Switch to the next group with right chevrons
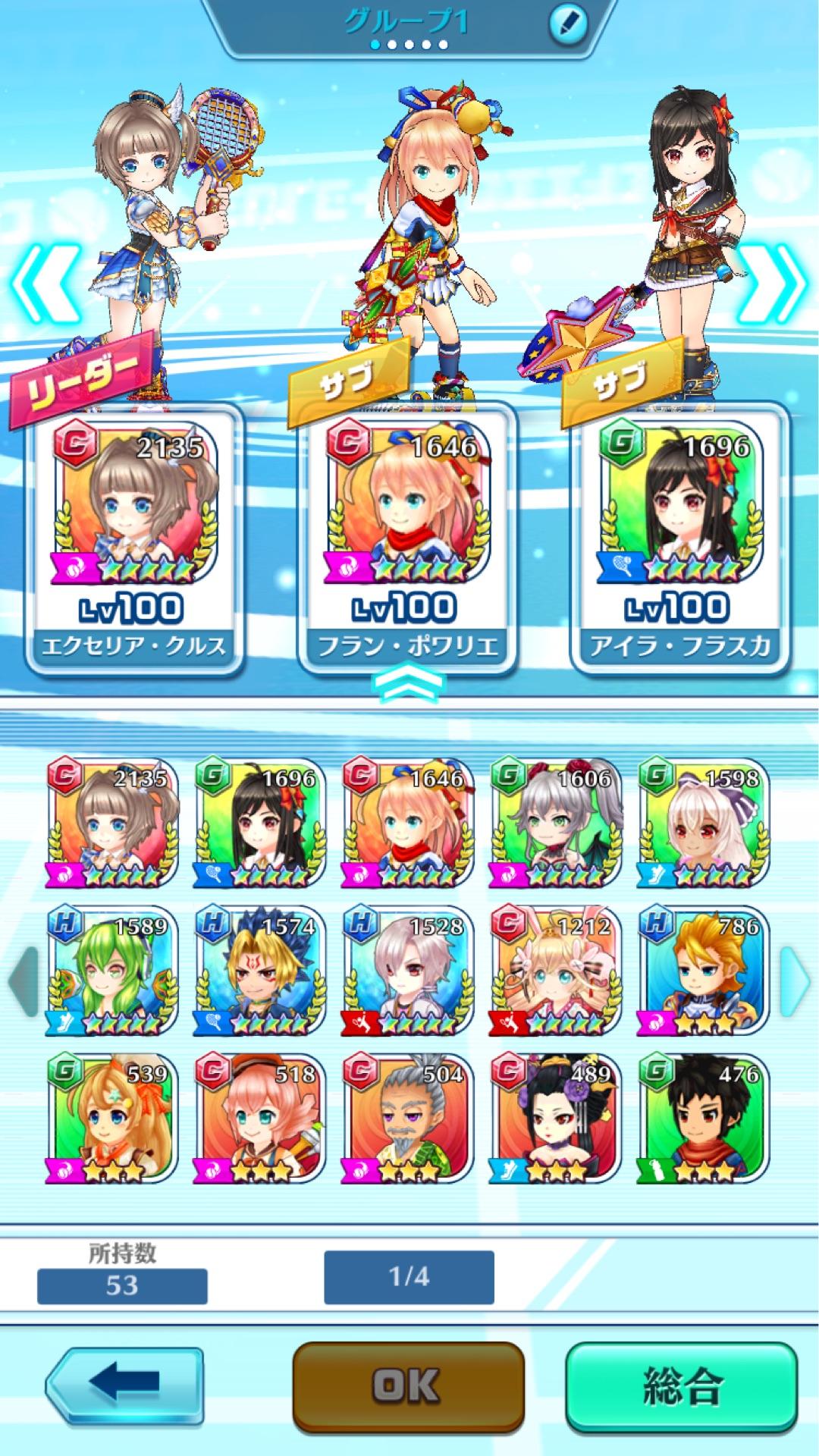This screenshot has width=819, height=1456. pos(773,284)
